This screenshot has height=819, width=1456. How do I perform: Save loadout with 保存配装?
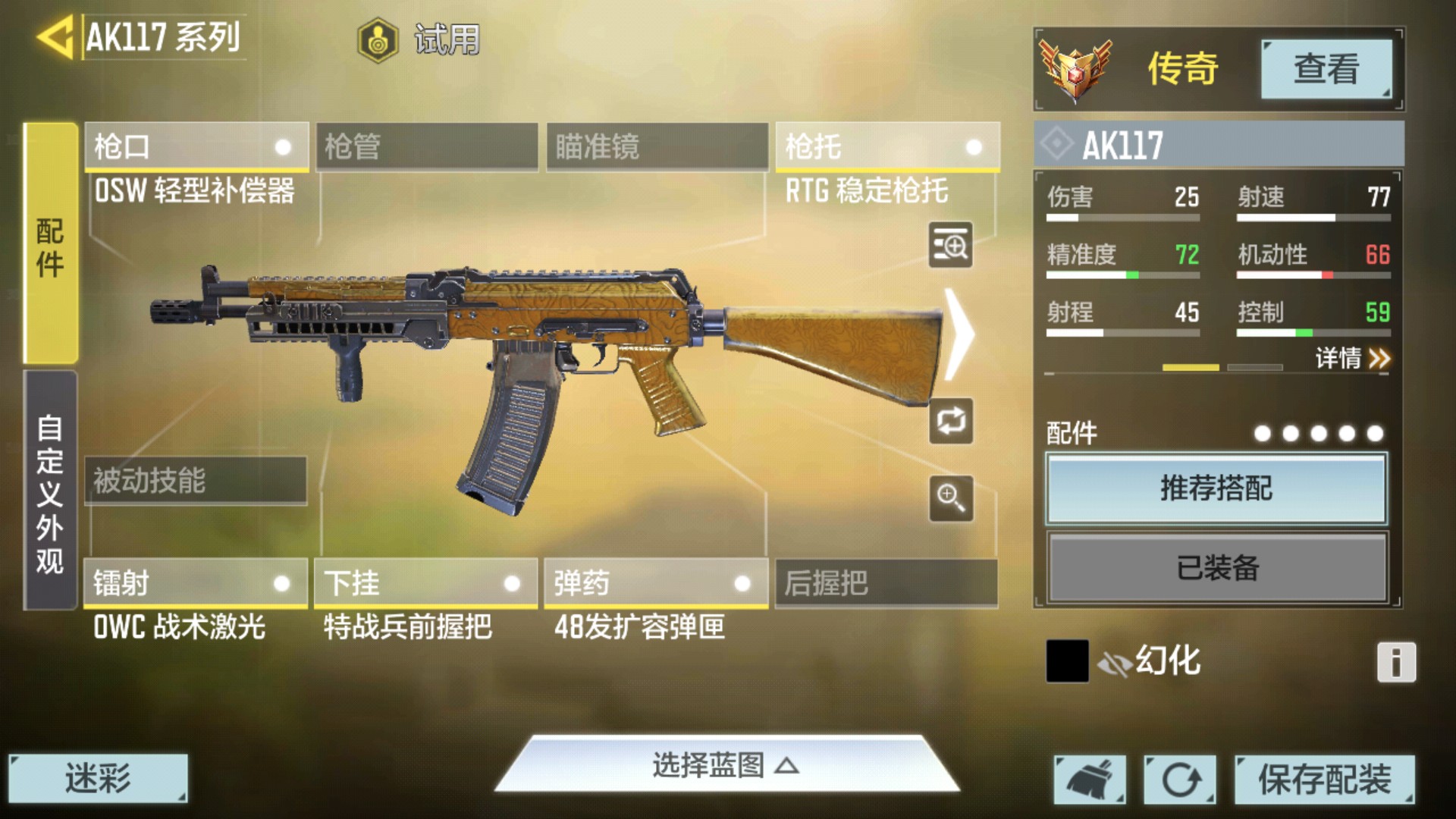pyautogui.click(x=1324, y=779)
